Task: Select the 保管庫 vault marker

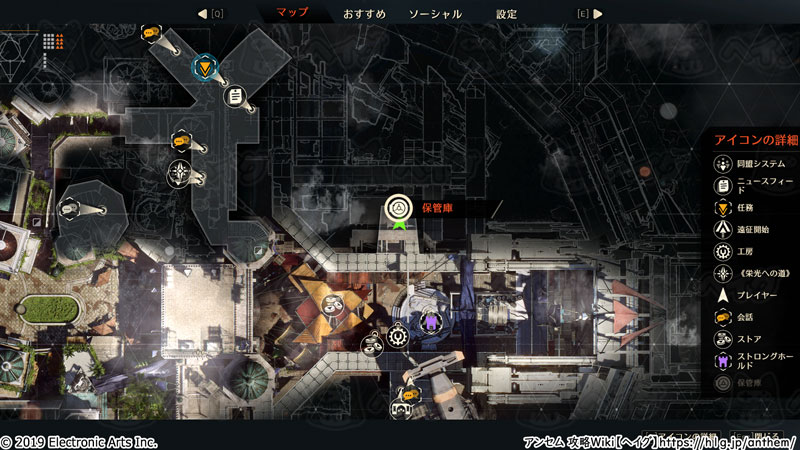Action: [399, 208]
